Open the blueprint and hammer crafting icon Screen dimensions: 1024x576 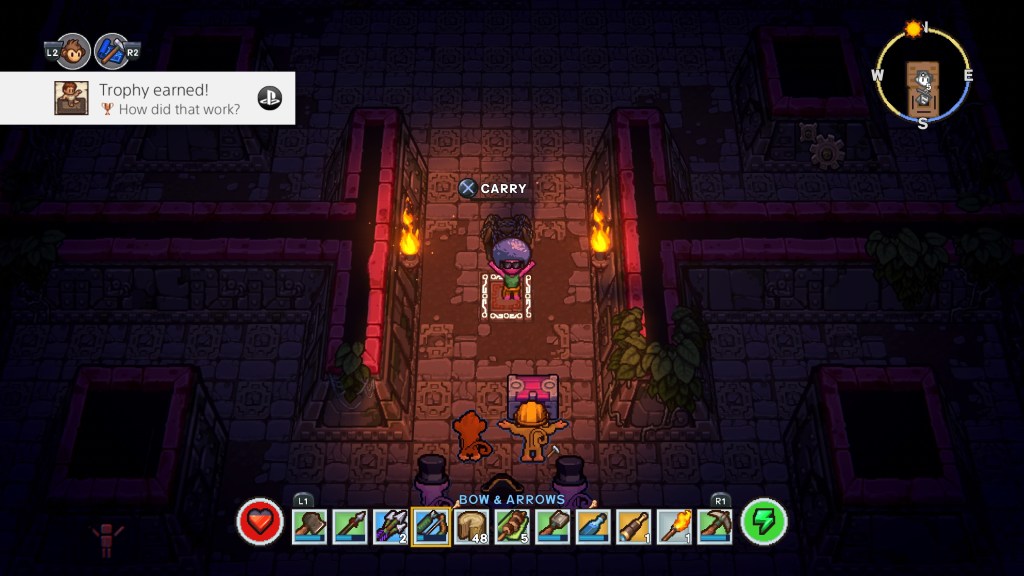click(x=113, y=51)
